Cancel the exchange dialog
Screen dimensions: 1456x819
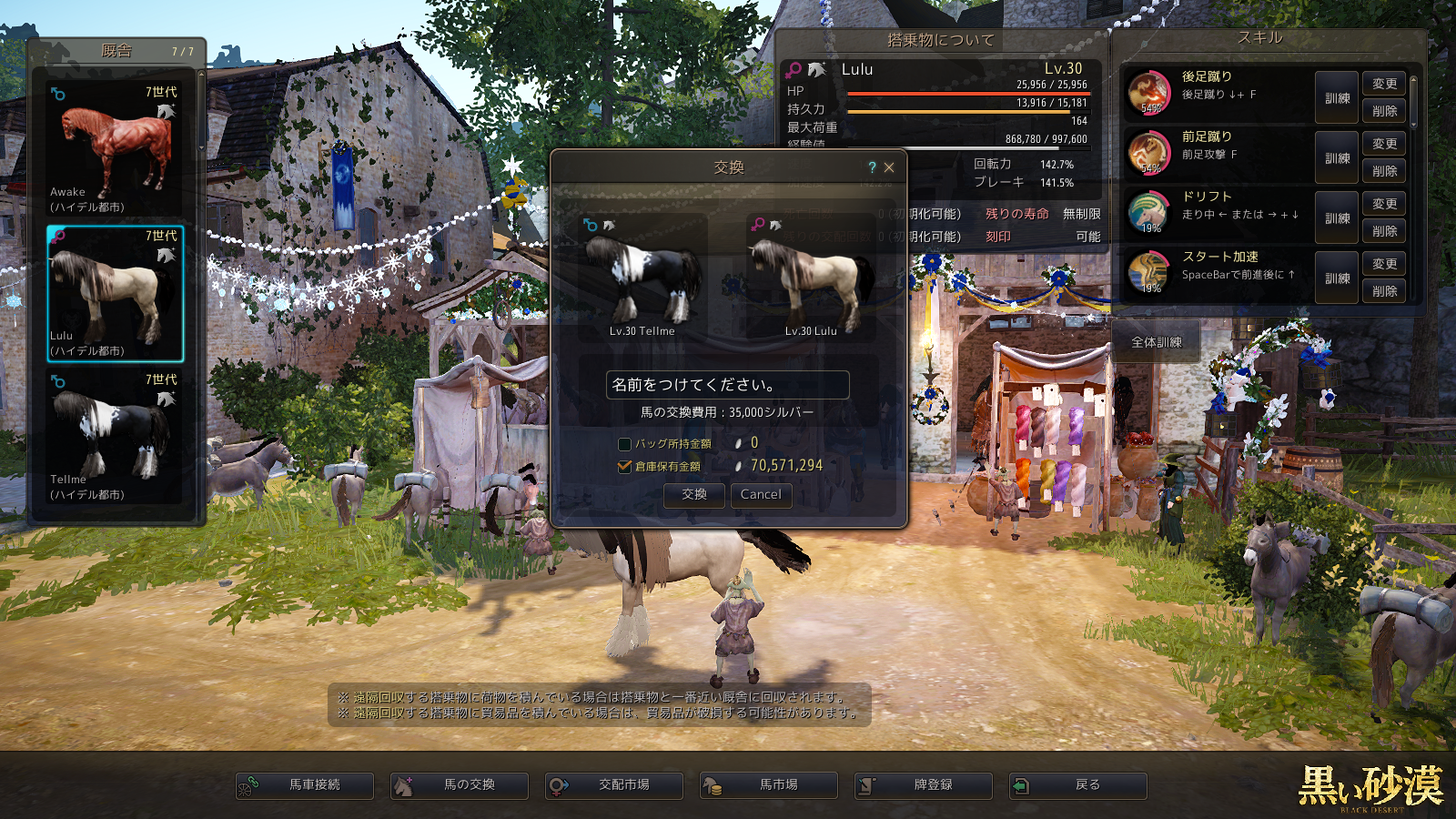(761, 494)
